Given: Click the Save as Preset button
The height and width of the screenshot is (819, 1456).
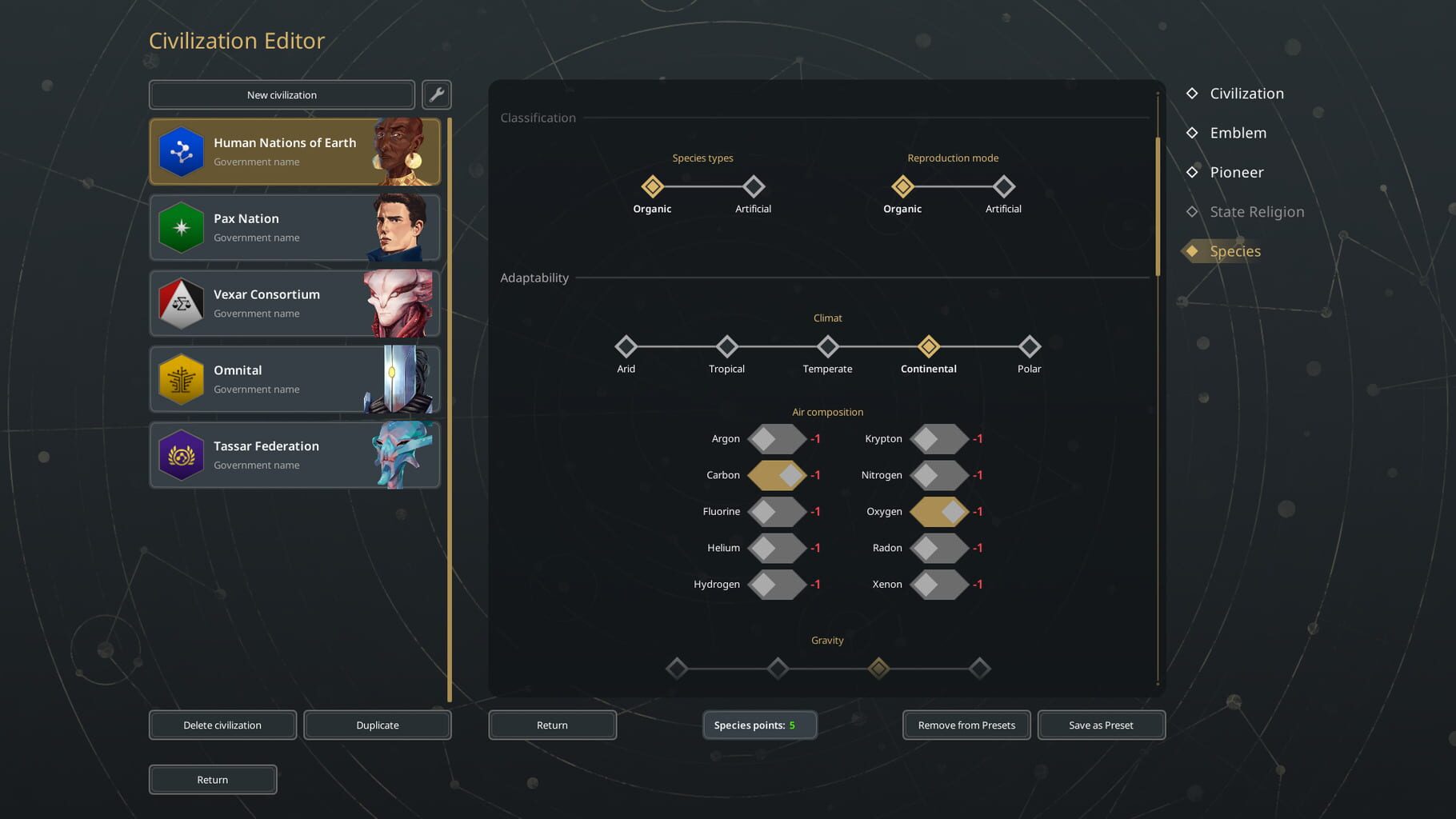Looking at the screenshot, I should pyautogui.click(x=1101, y=725).
